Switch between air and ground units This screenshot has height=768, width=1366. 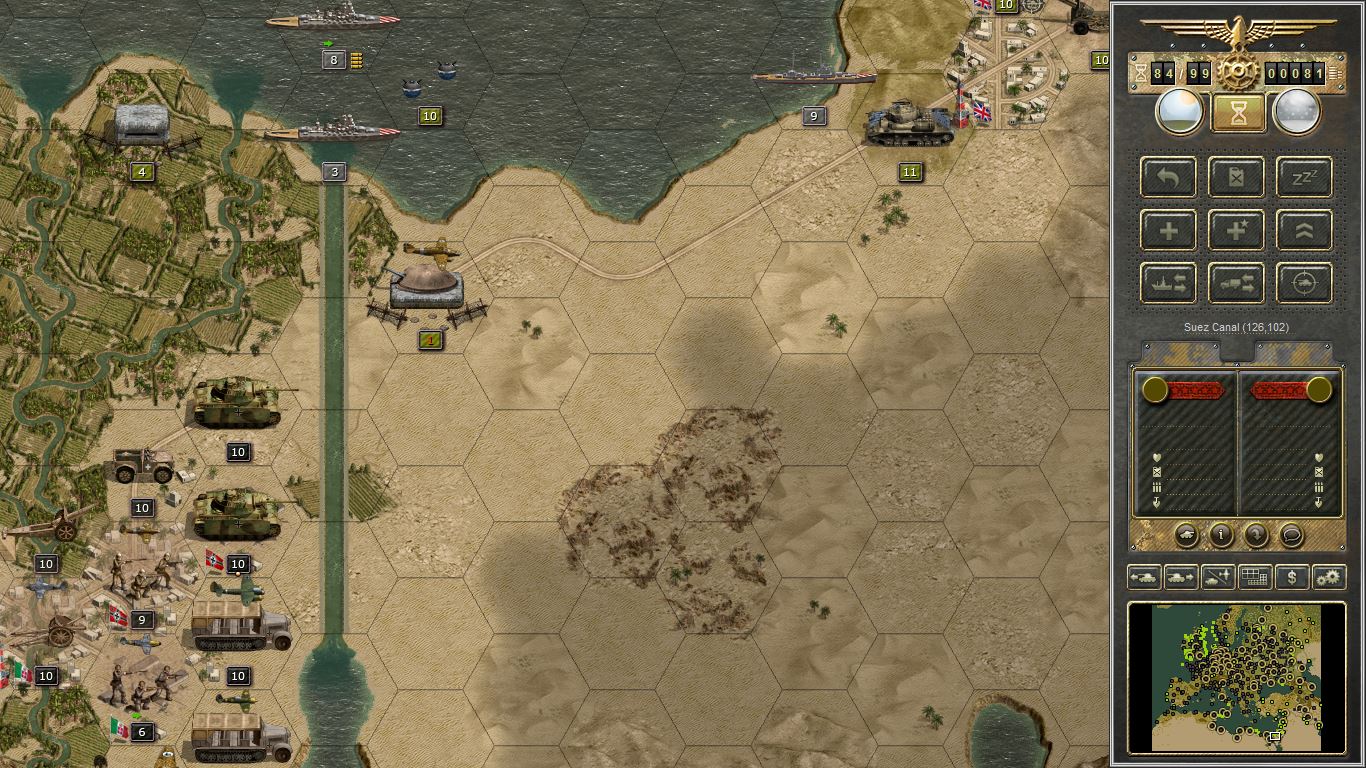click(1216, 577)
